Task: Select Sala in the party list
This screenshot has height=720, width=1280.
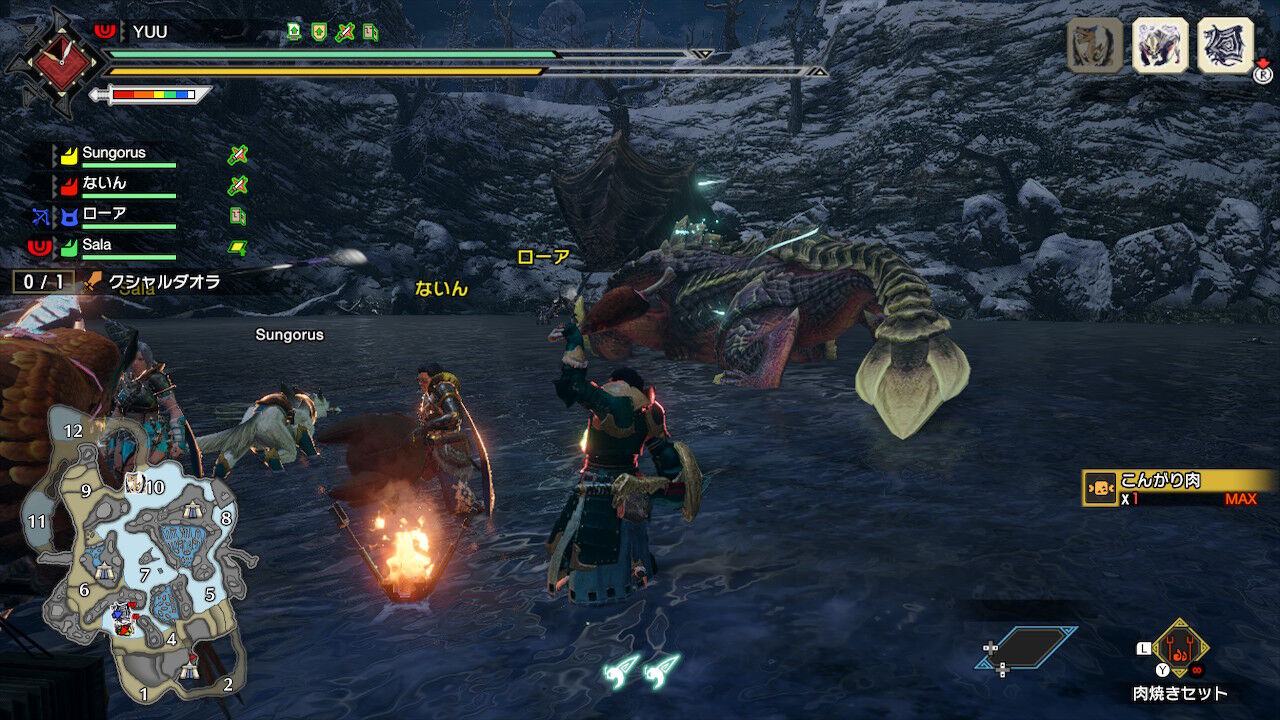Action: (97, 245)
